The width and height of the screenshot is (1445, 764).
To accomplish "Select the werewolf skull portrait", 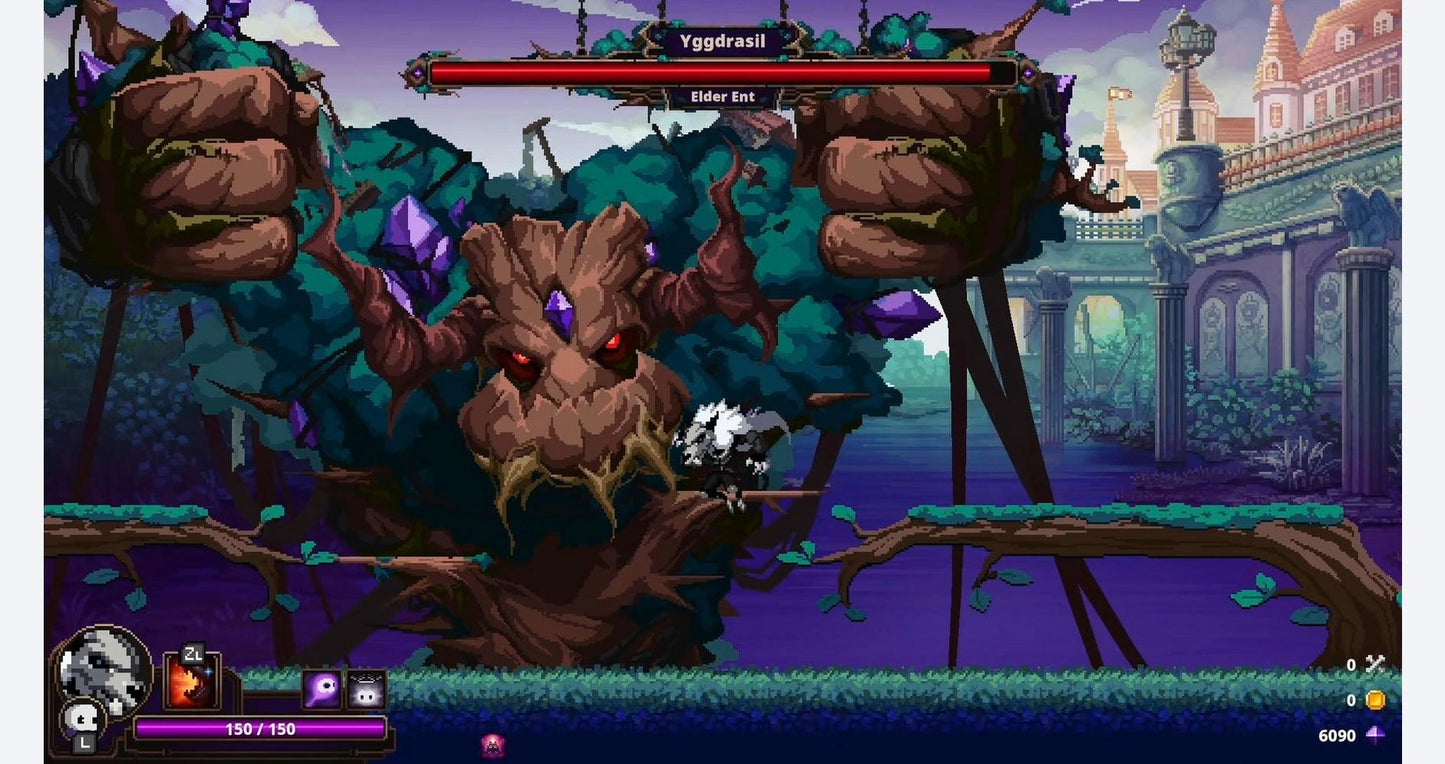I will [x=103, y=667].
